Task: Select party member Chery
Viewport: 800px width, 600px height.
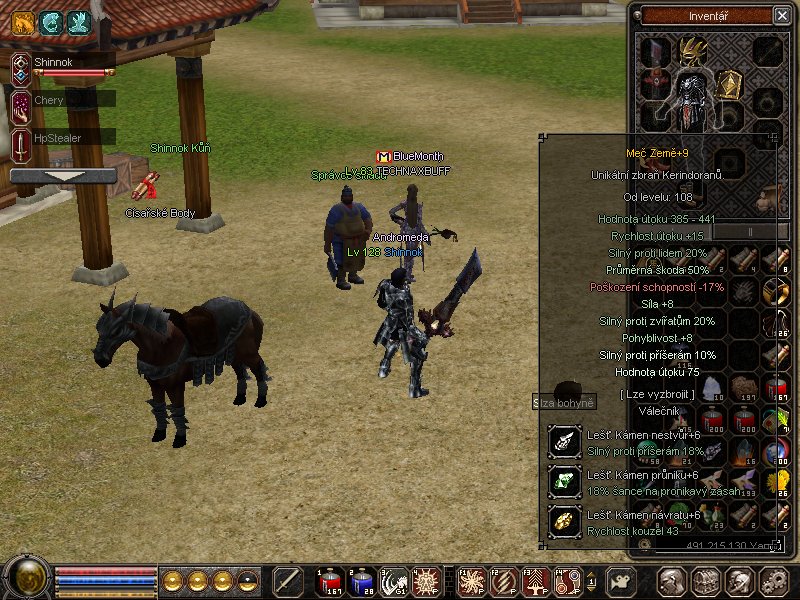Action: pos(60,102)
